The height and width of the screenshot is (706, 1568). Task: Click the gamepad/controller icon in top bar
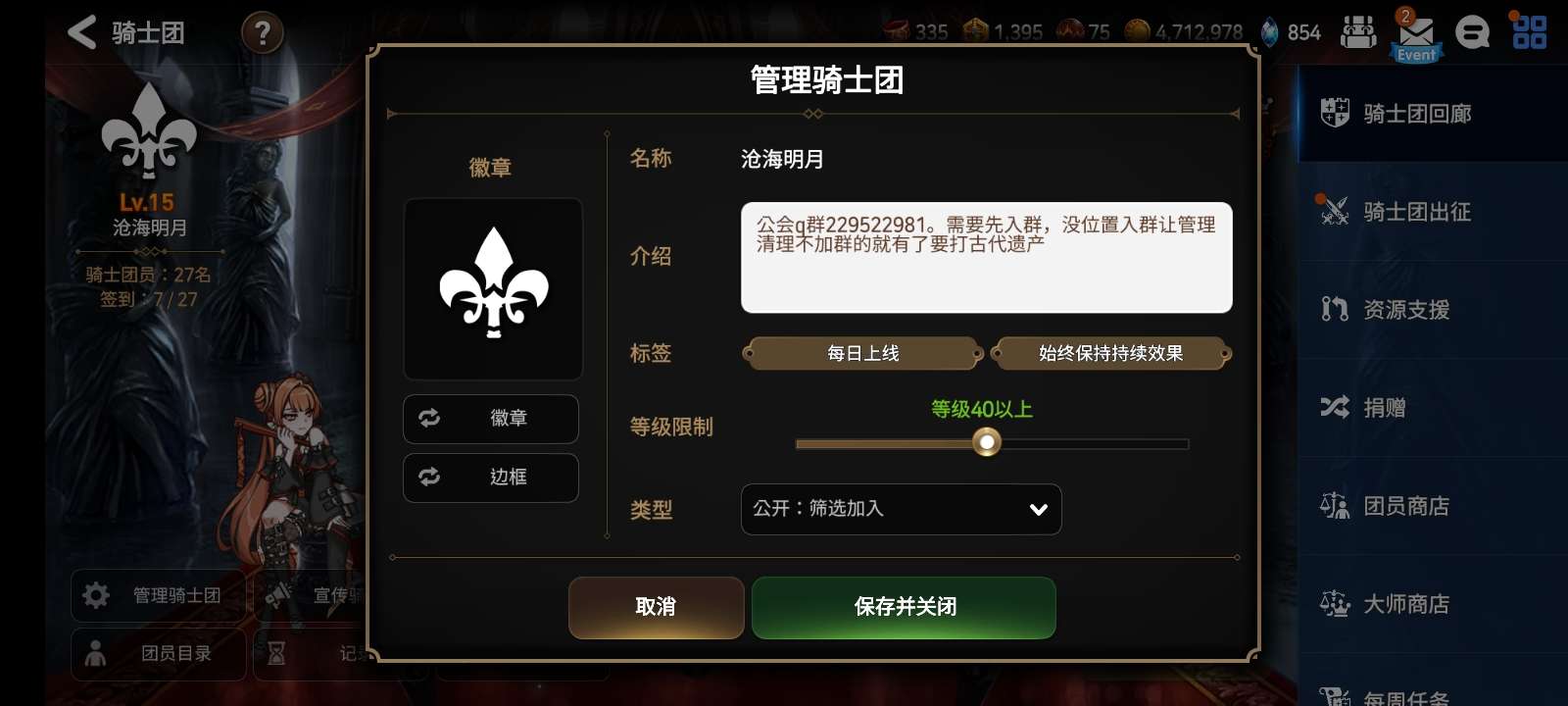[x=1358, y=32]
